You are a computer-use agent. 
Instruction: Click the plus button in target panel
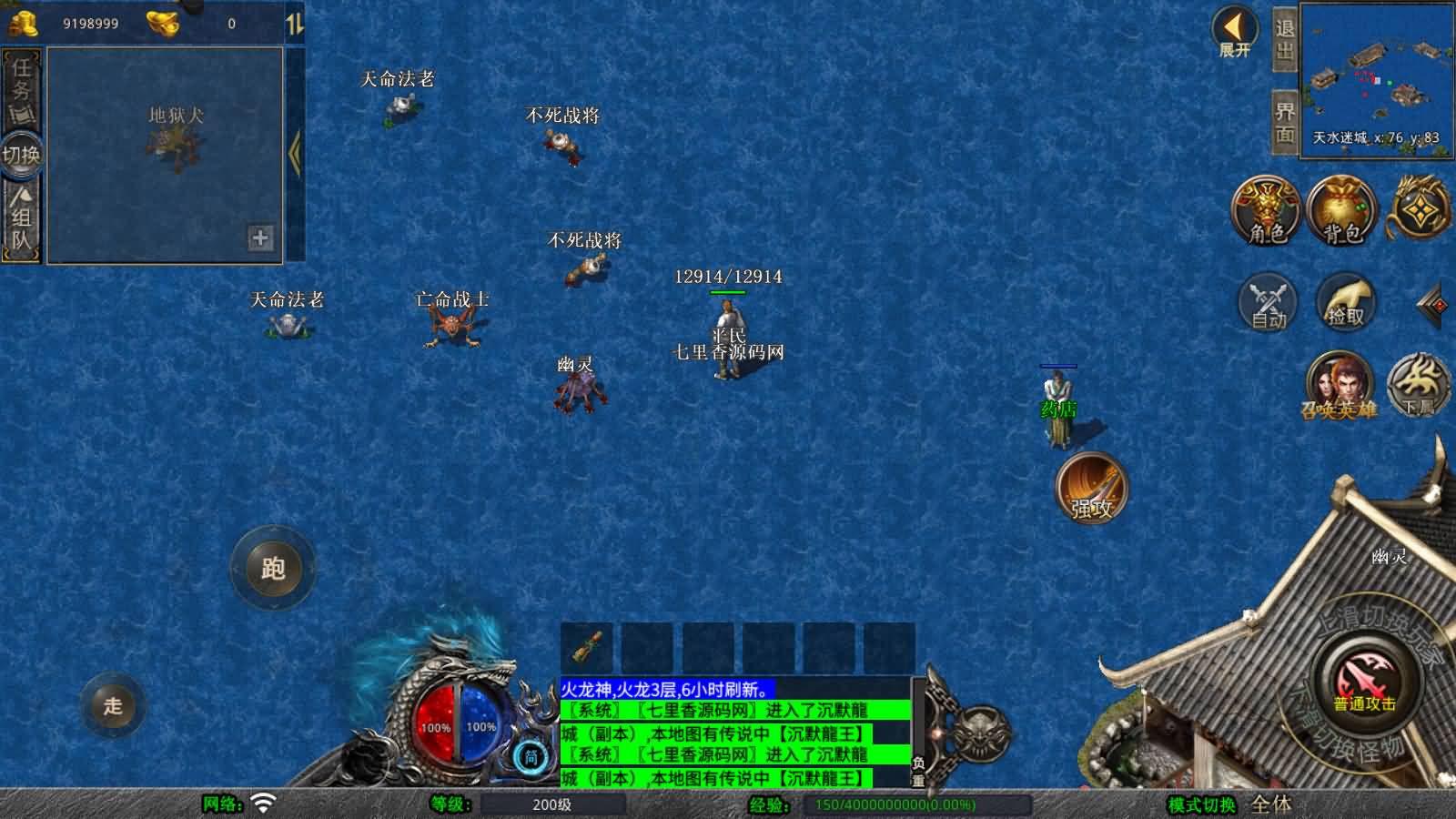pos(260,238)
